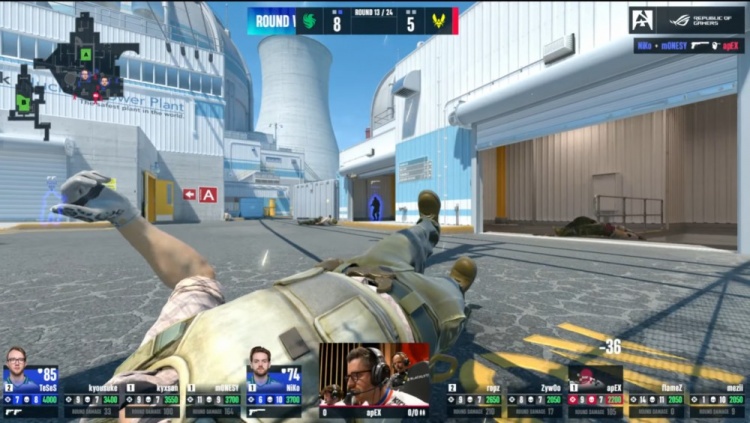Select apEX player card
The image size is (750, 423).
click(x=595, y=391)
